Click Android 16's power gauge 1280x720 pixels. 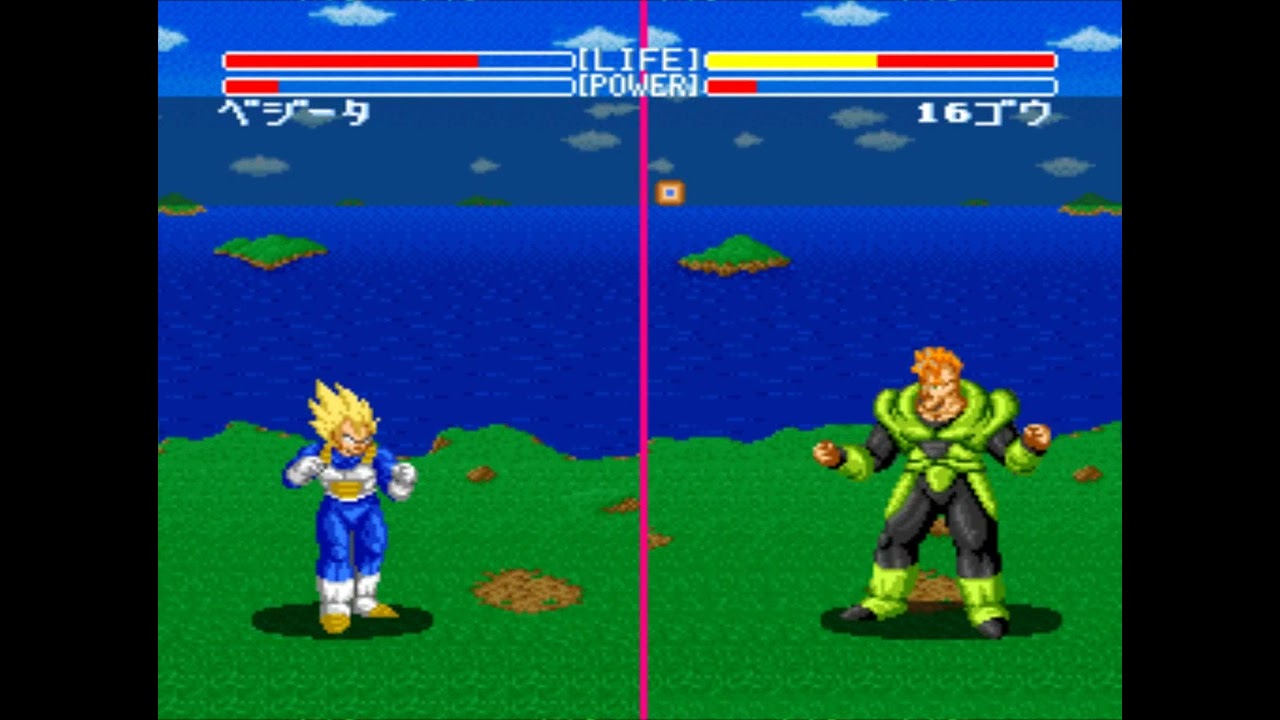coord(730,84)
